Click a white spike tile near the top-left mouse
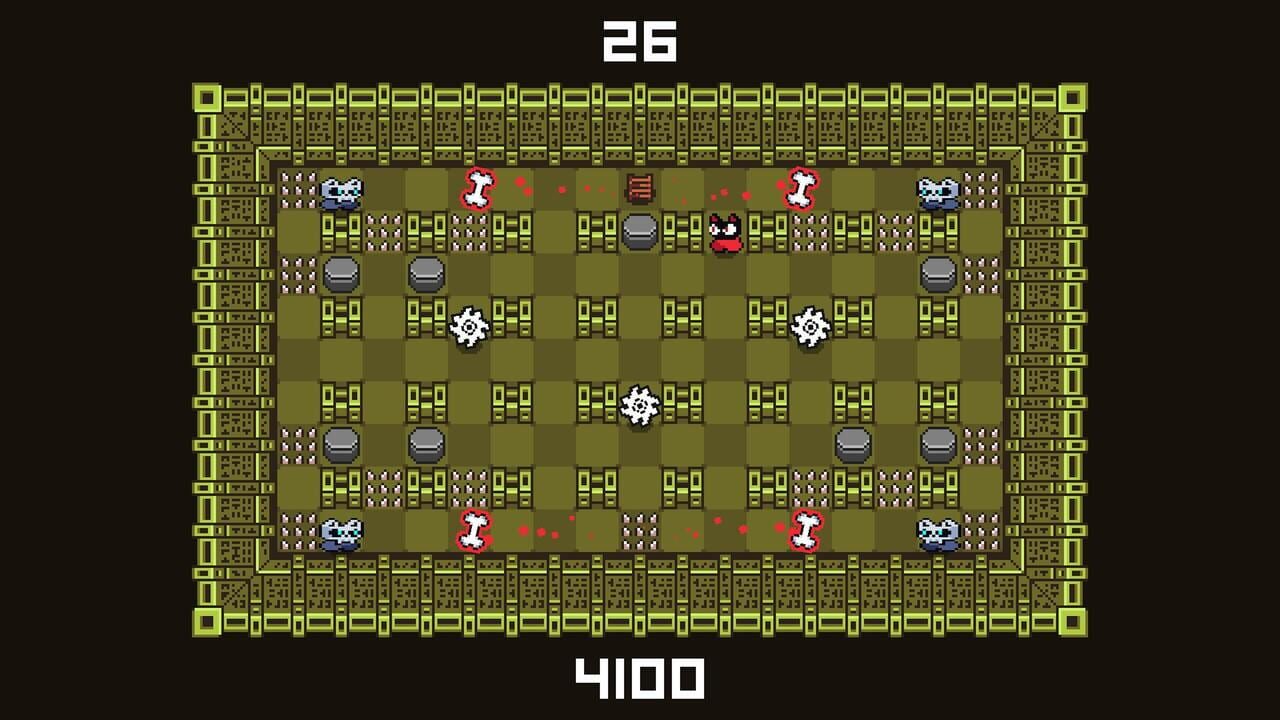Image resolution: width=1280 pixels, height=720 pixels. coord(297,188)
